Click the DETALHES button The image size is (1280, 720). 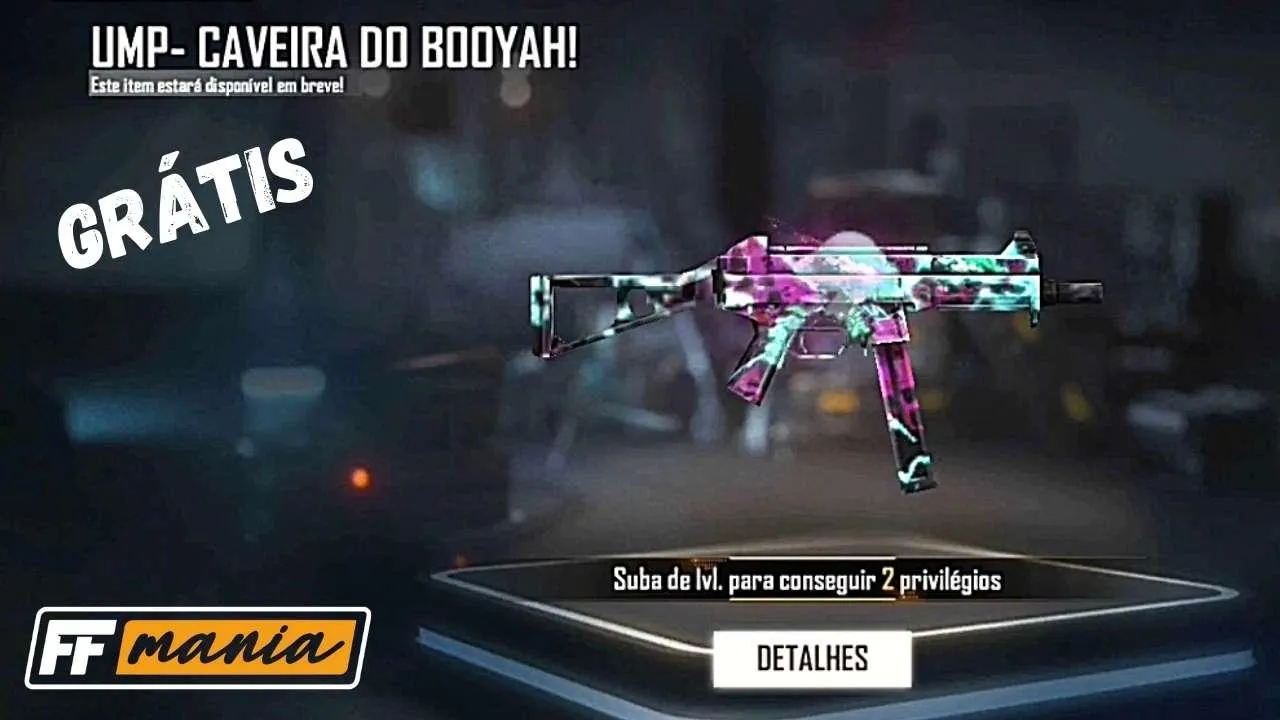coord(815,660)
